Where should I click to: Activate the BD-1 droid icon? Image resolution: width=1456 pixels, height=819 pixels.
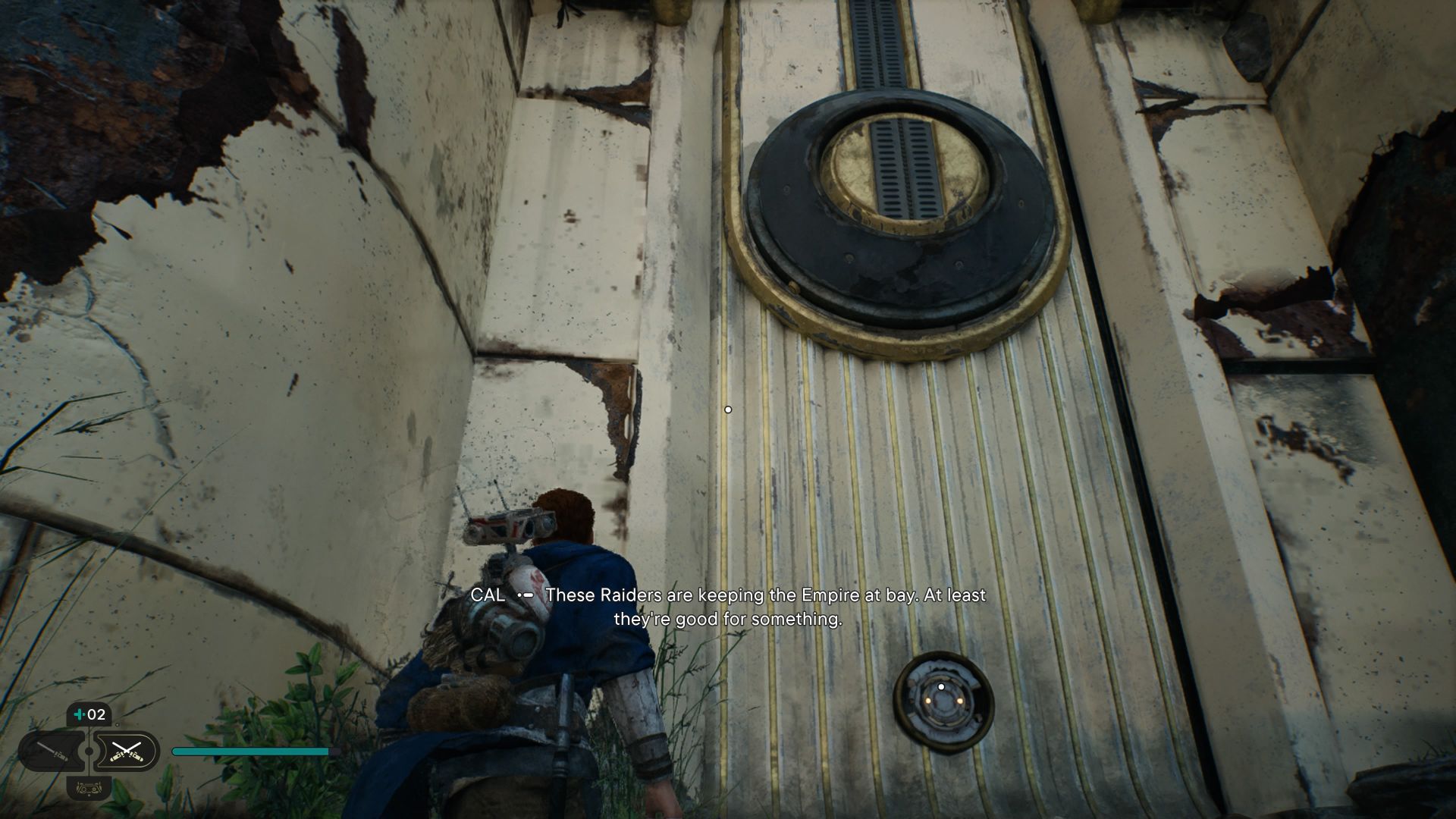click(89, 789)
